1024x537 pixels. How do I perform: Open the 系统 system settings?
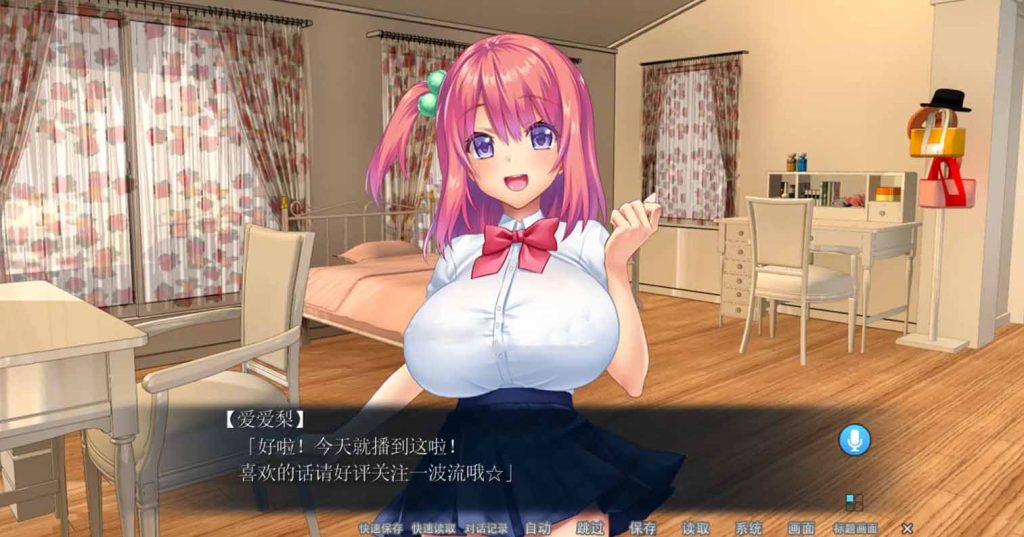point(748,528)
